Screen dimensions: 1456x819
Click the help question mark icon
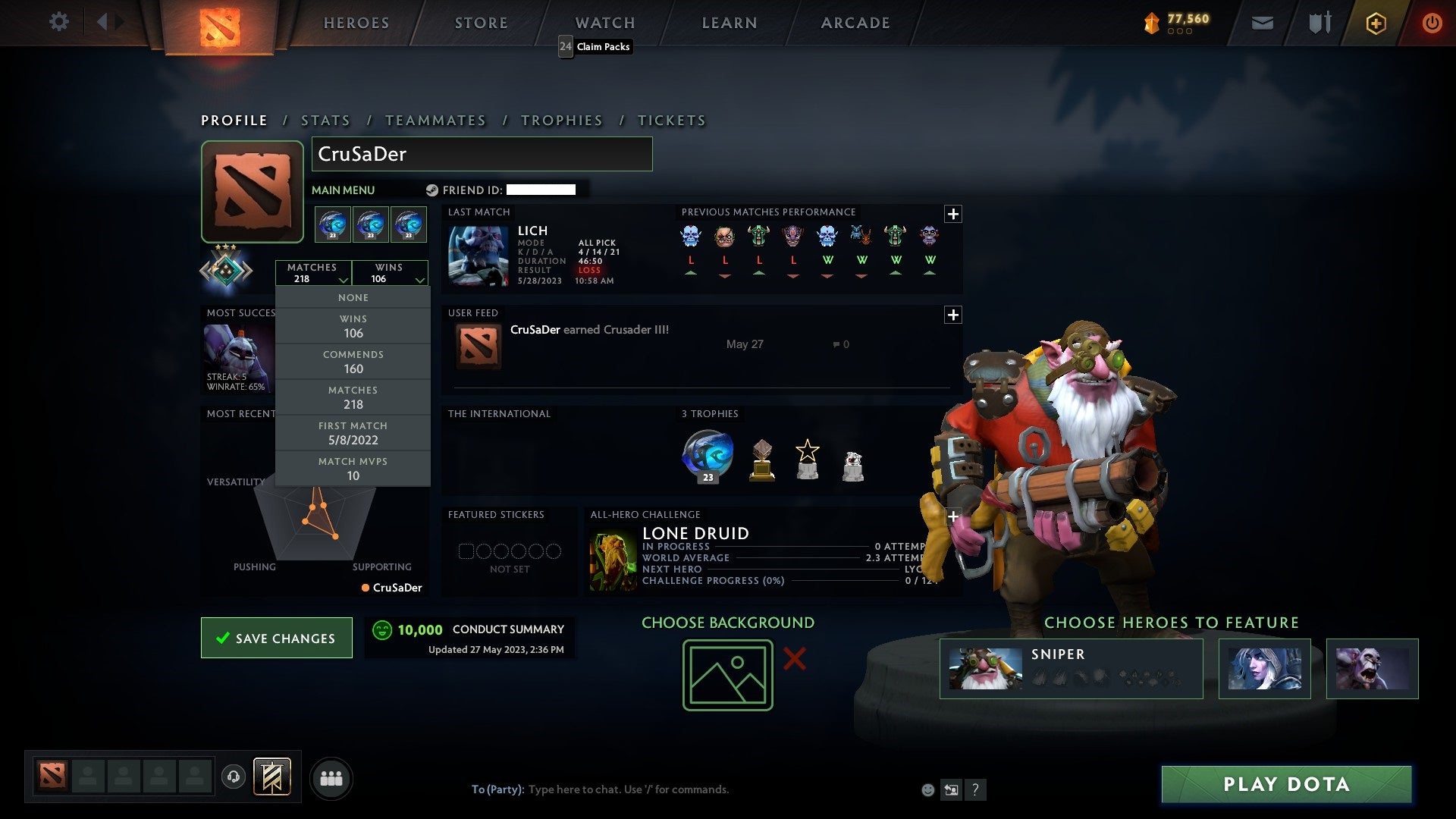975,789
